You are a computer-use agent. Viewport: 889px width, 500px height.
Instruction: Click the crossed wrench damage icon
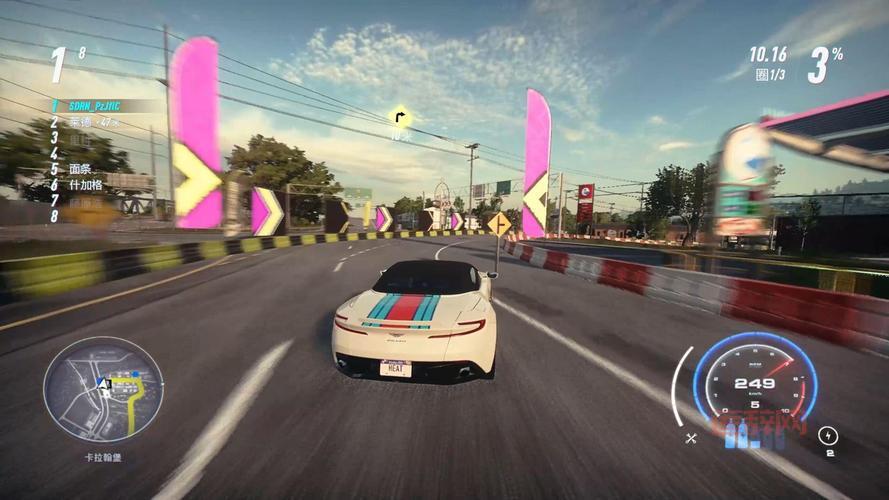point(691,437)
